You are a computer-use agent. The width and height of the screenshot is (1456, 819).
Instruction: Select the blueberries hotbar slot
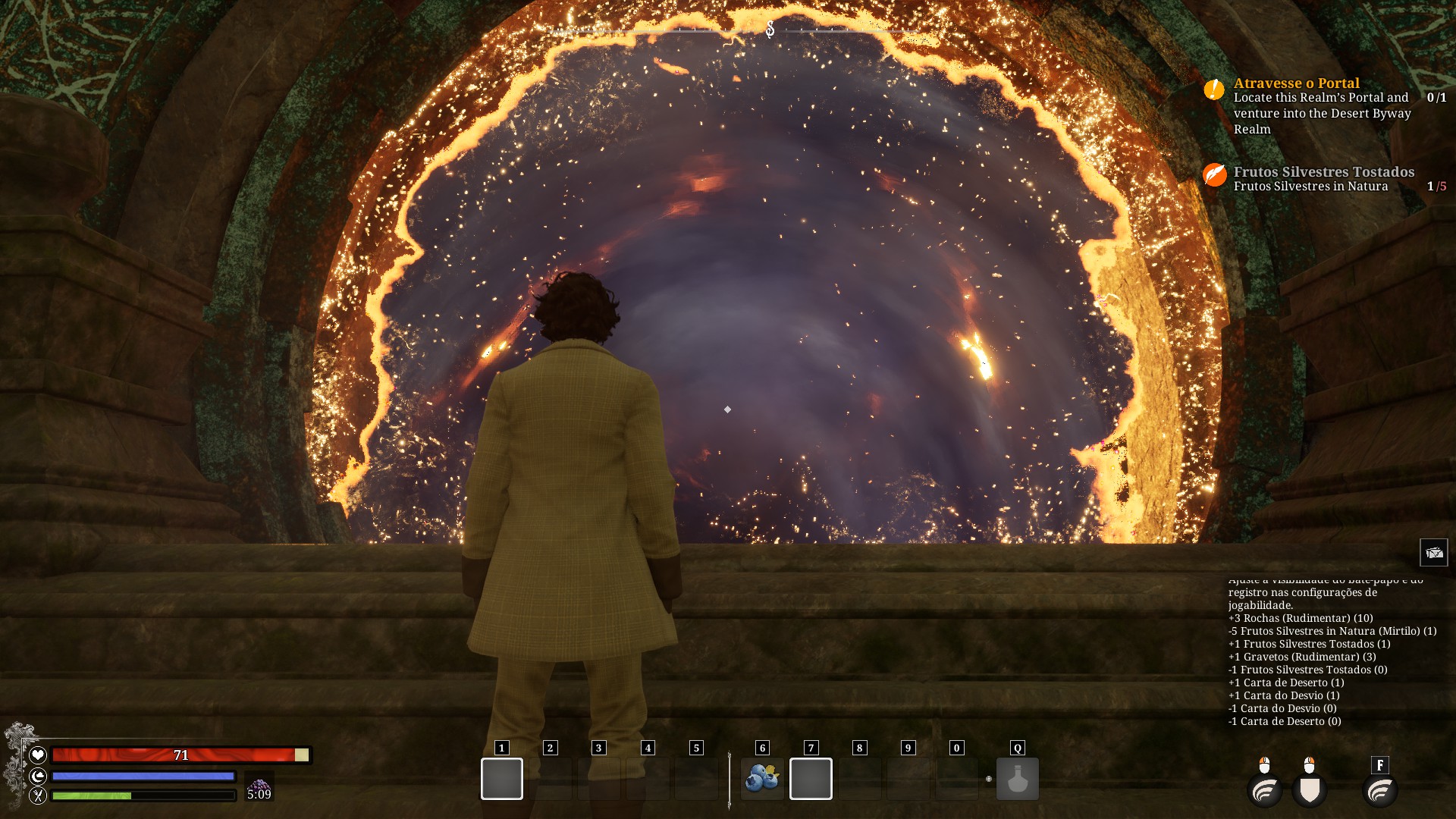(x=762, y=779)
